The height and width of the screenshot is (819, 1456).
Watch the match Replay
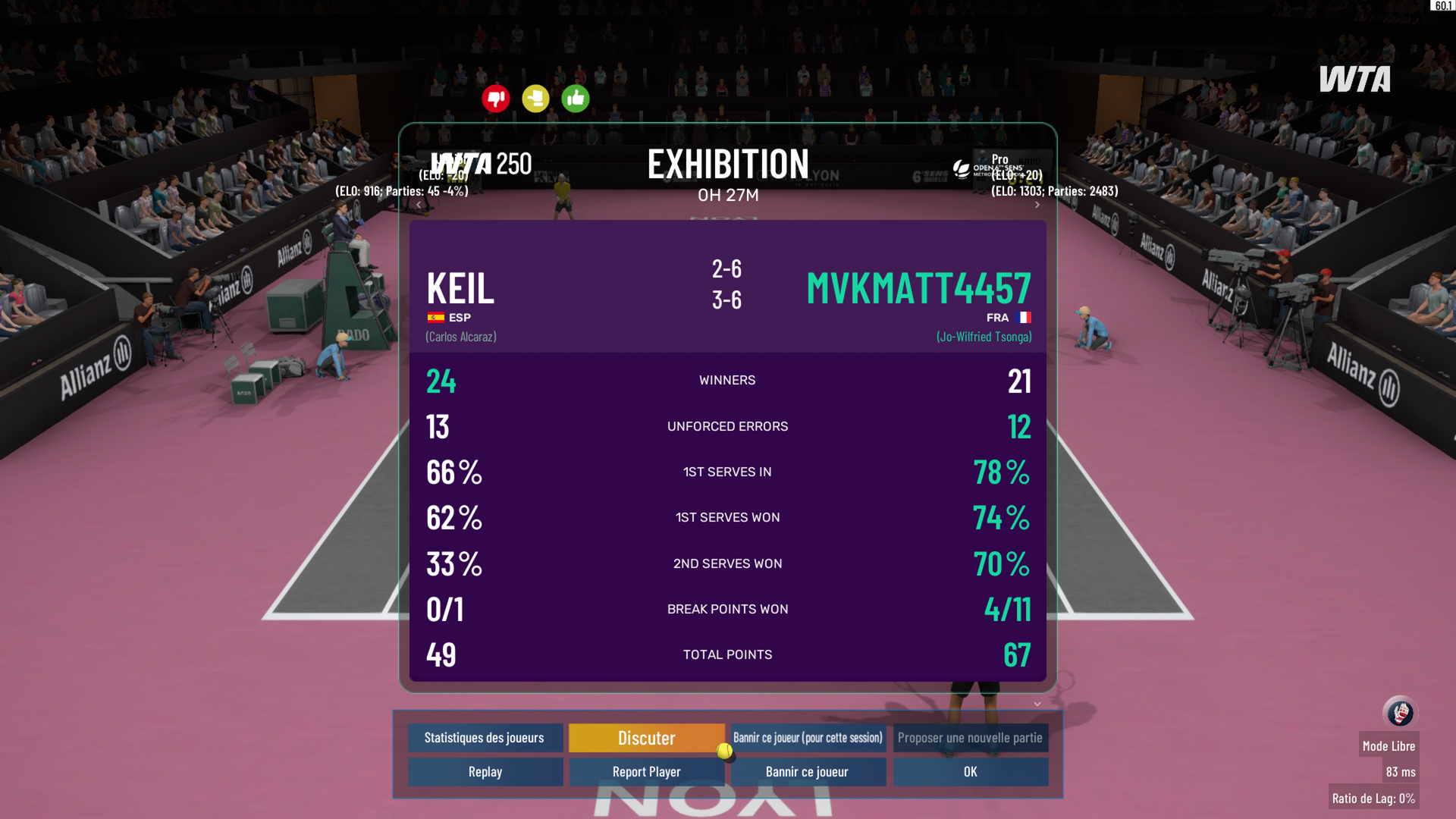(x=485, y=772)
